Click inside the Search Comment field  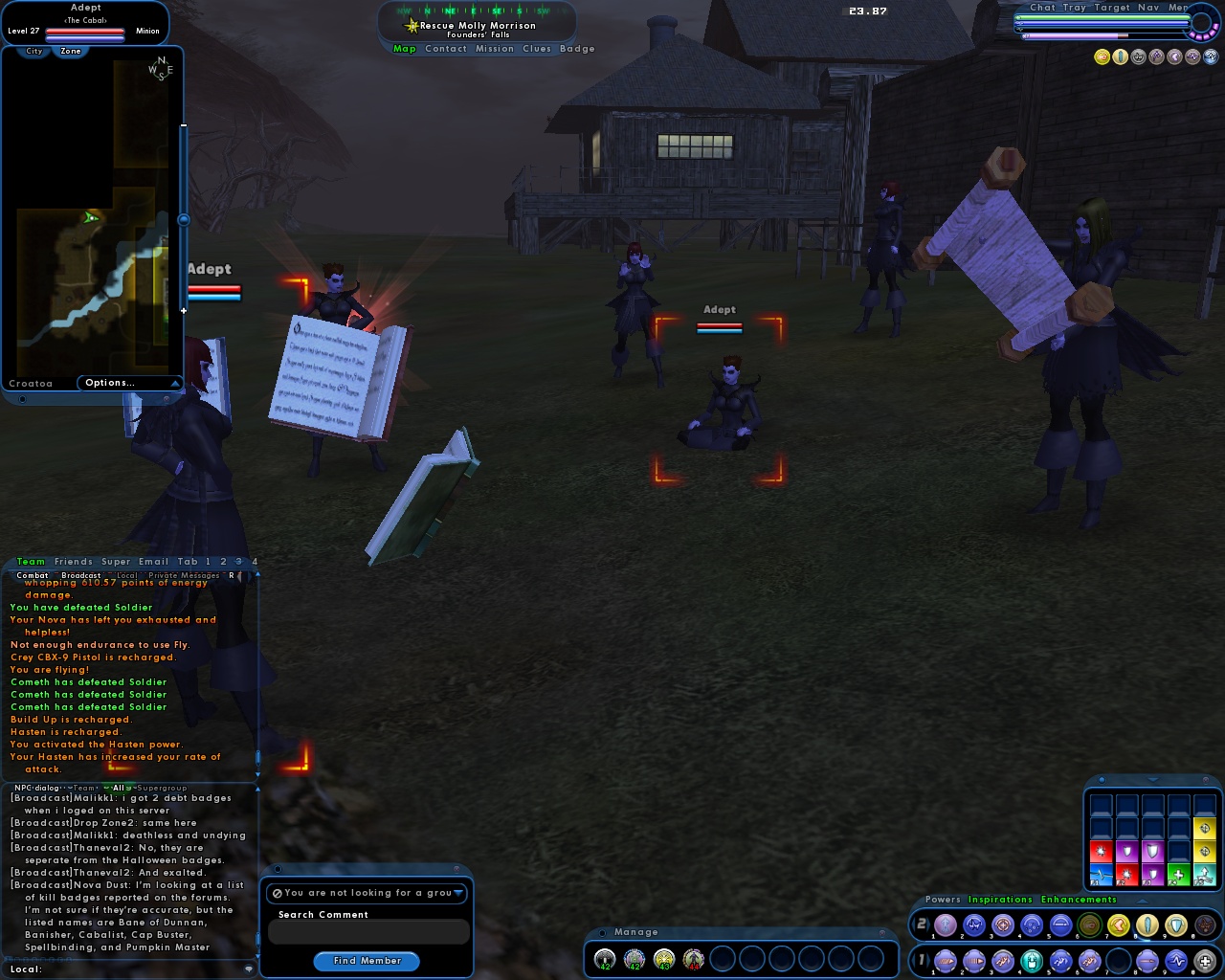[368, 931]
